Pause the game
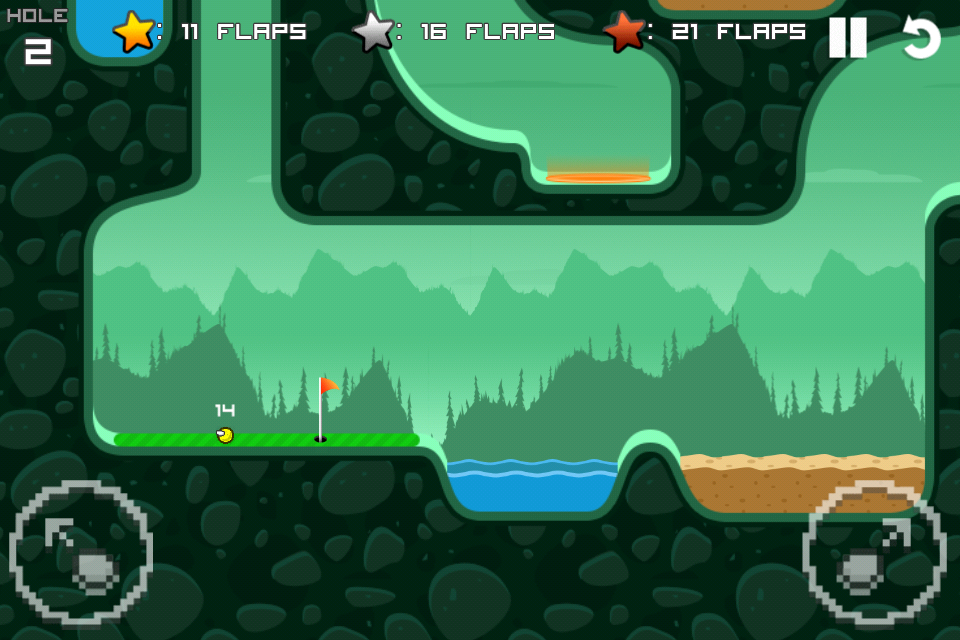 [x=847, y=38]
